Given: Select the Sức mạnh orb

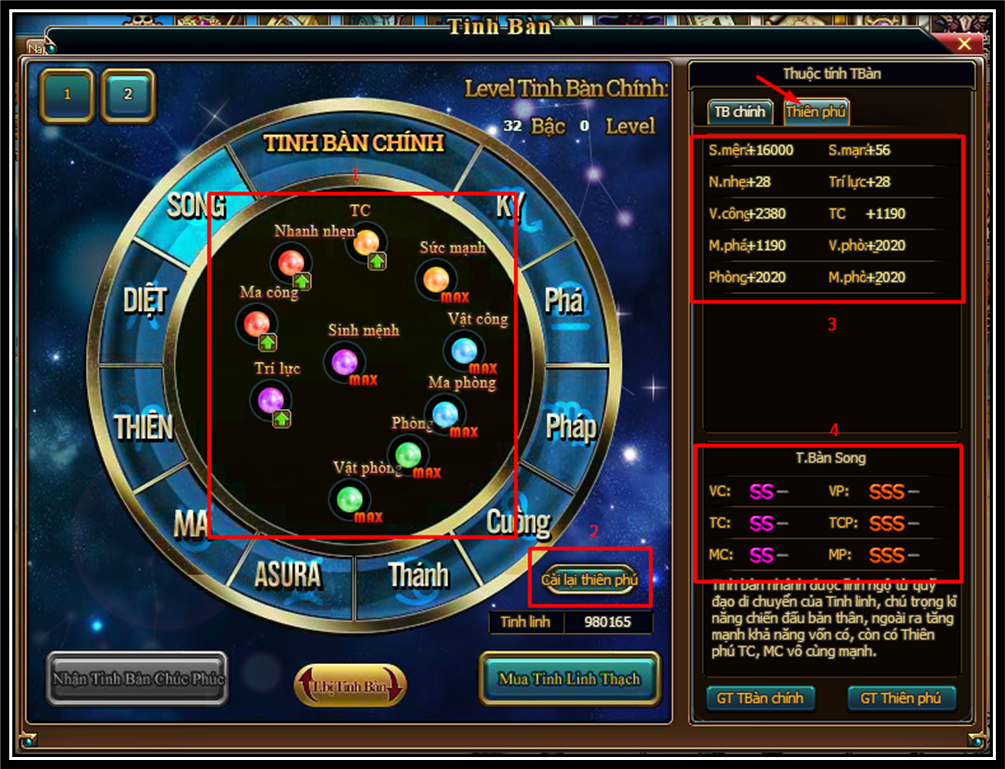Looking at the screenshot, I should (435, 279).
